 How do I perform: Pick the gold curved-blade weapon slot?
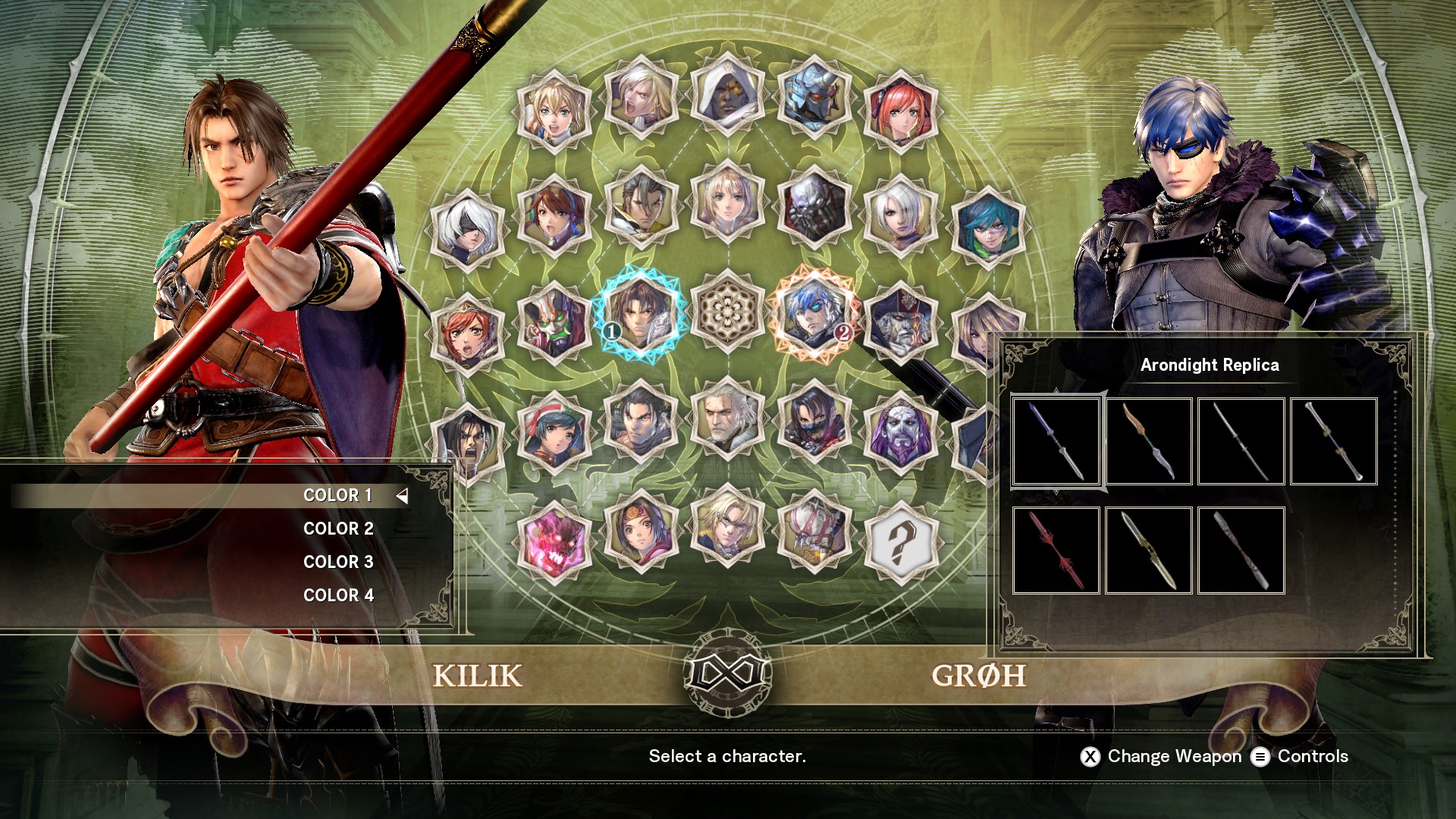click(x=1149, y=441)
